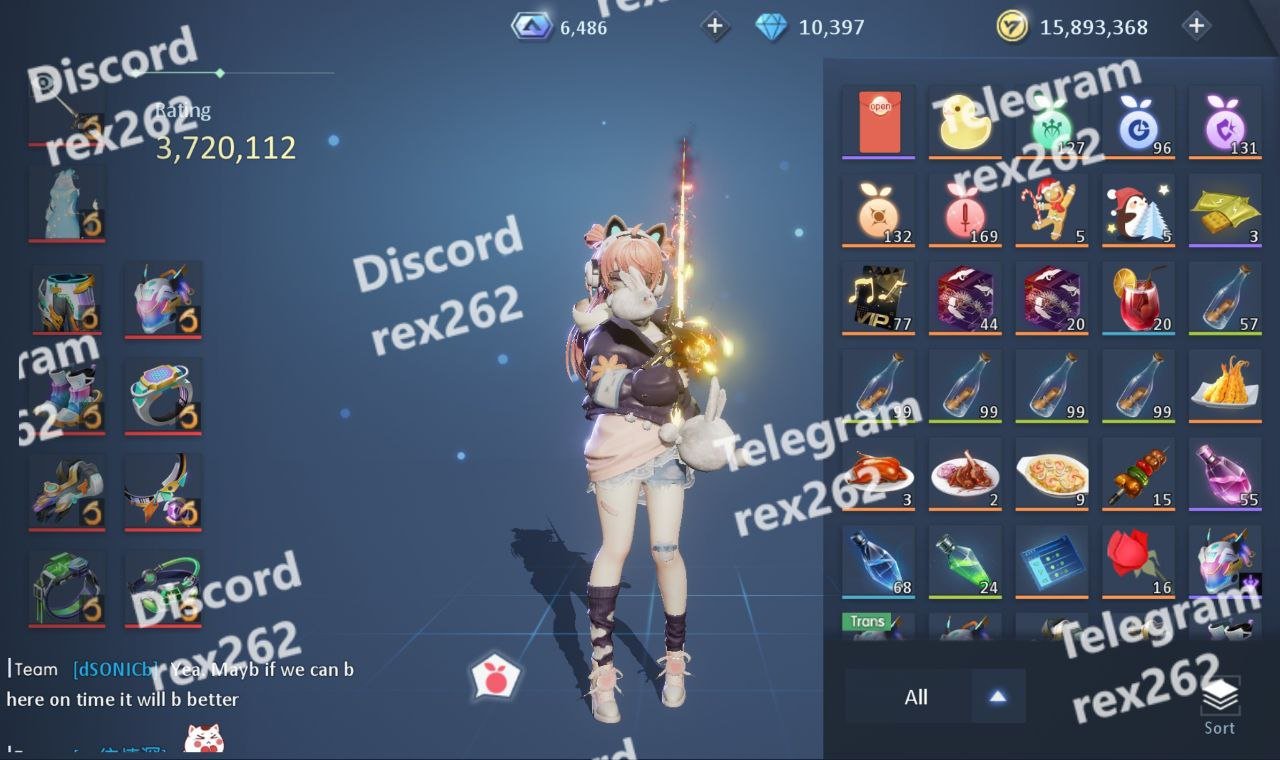Select the red envelope item
This screenshot has width=1280, height=760.
pyautogui.click(x=879, y=122)
